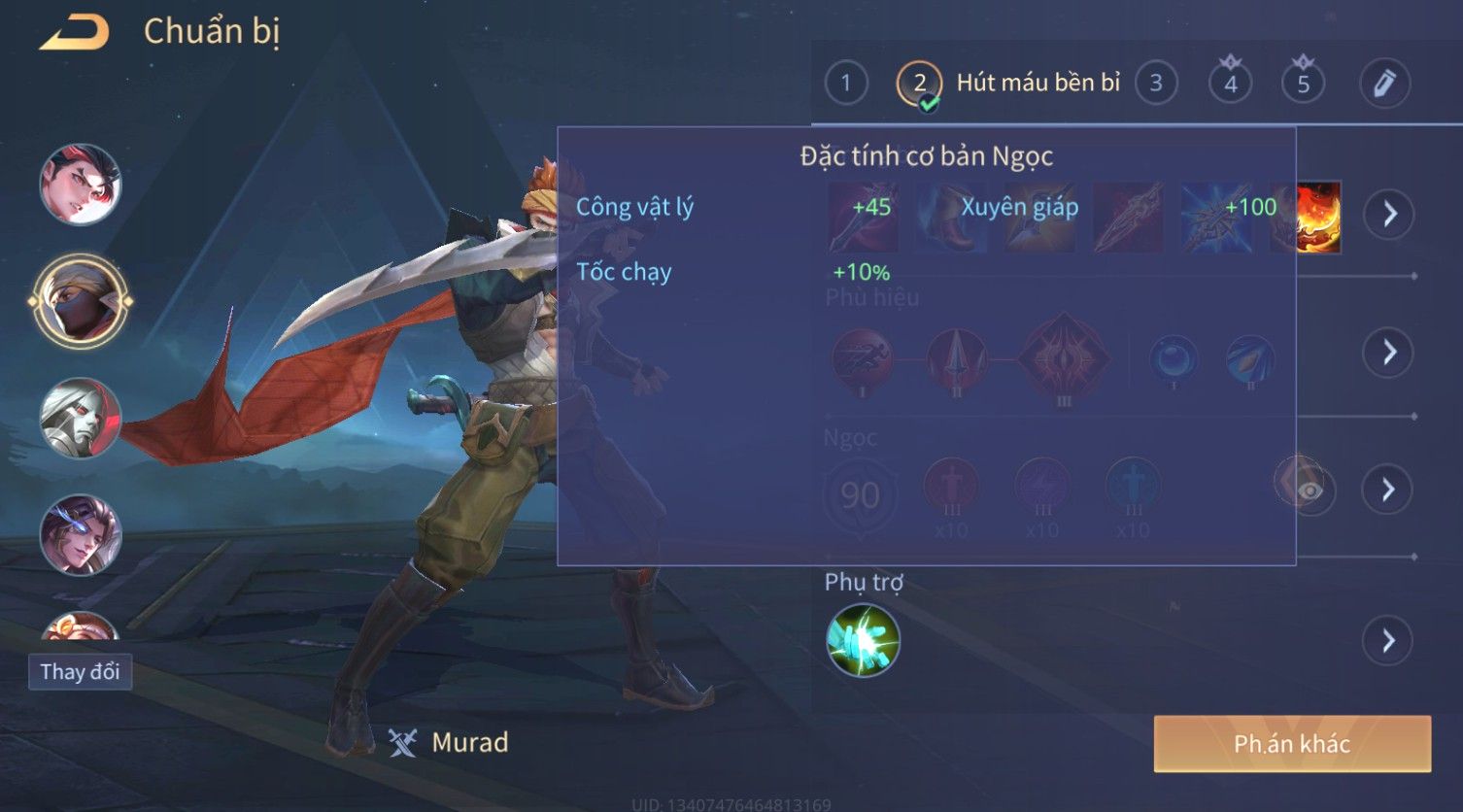Toggle the gem attributes eye icon
Image resolution: width=1463 pixels, height=812 pixels.
(1308, 489)
